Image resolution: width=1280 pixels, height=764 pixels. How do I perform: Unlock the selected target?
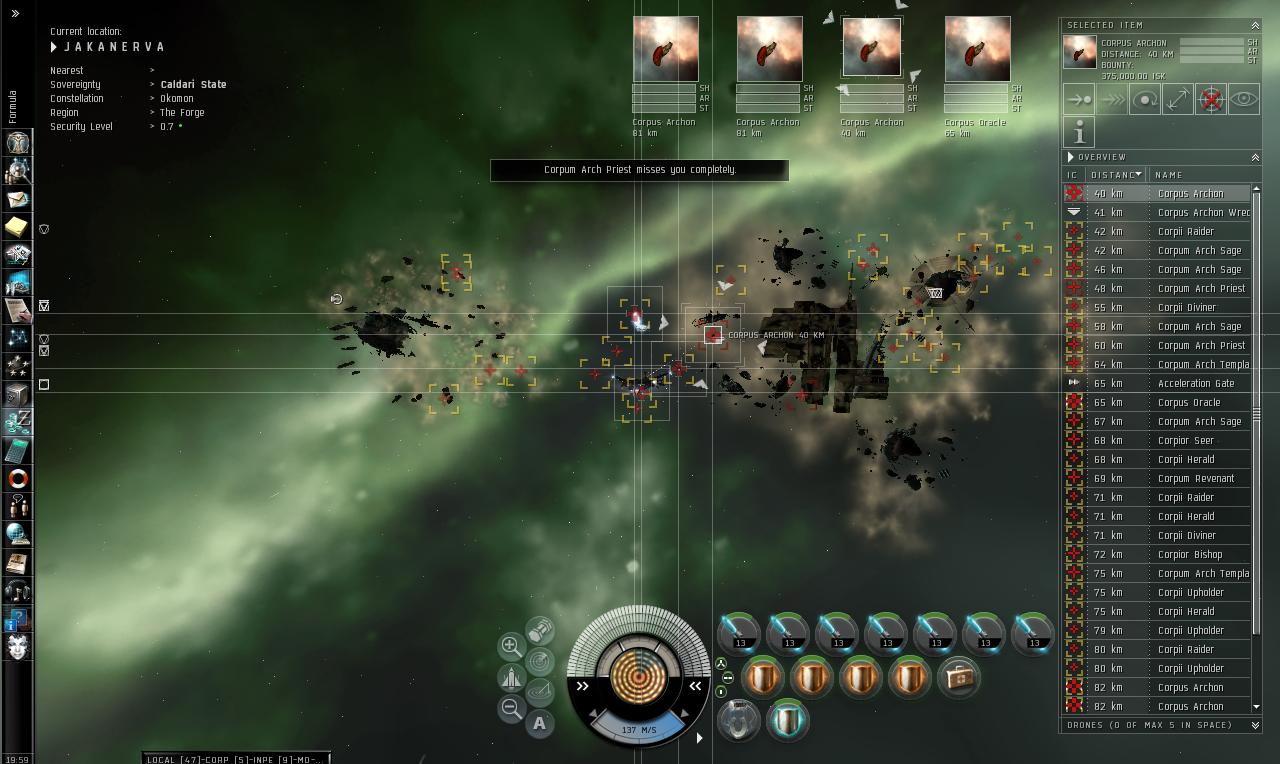(x=1211, y=99)
